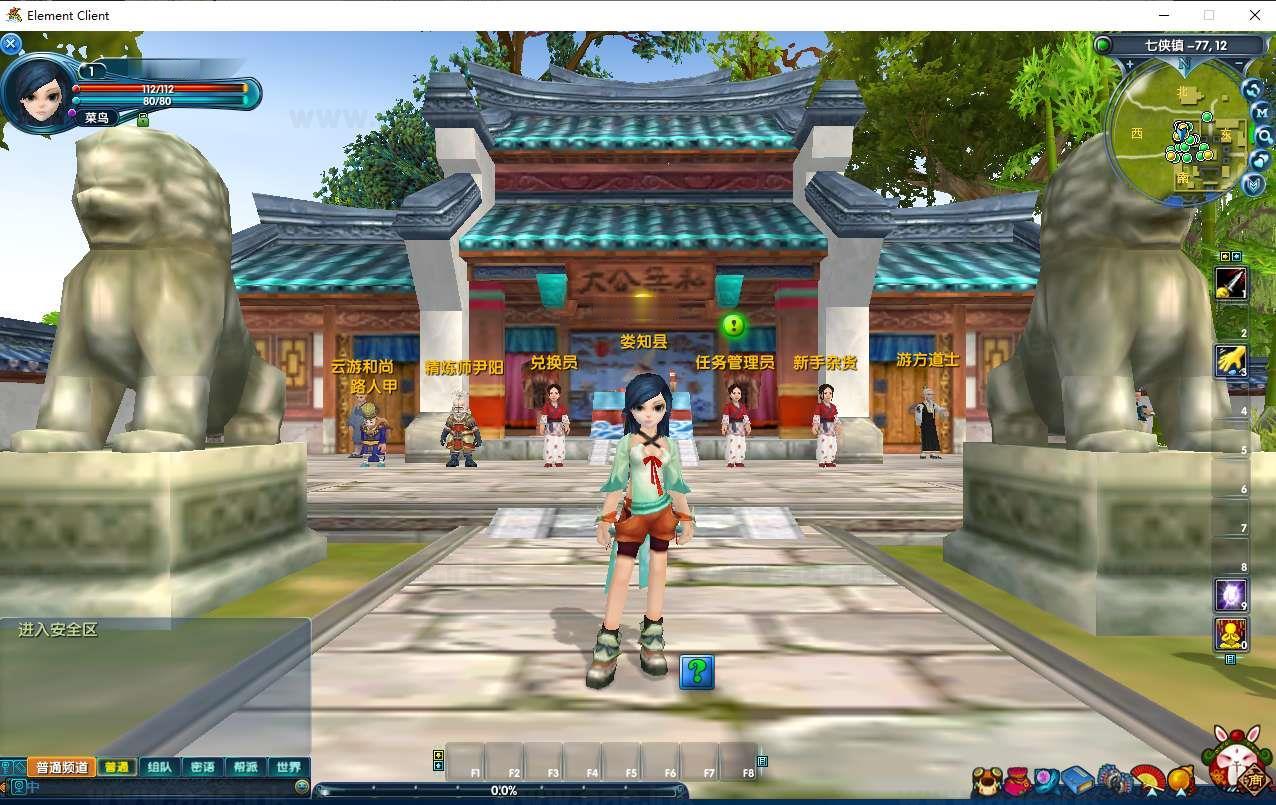The height and width of the screenshot is (805, 1276).
Task: Click the blue question mark help icon
Action: click(x=697, y=671)
